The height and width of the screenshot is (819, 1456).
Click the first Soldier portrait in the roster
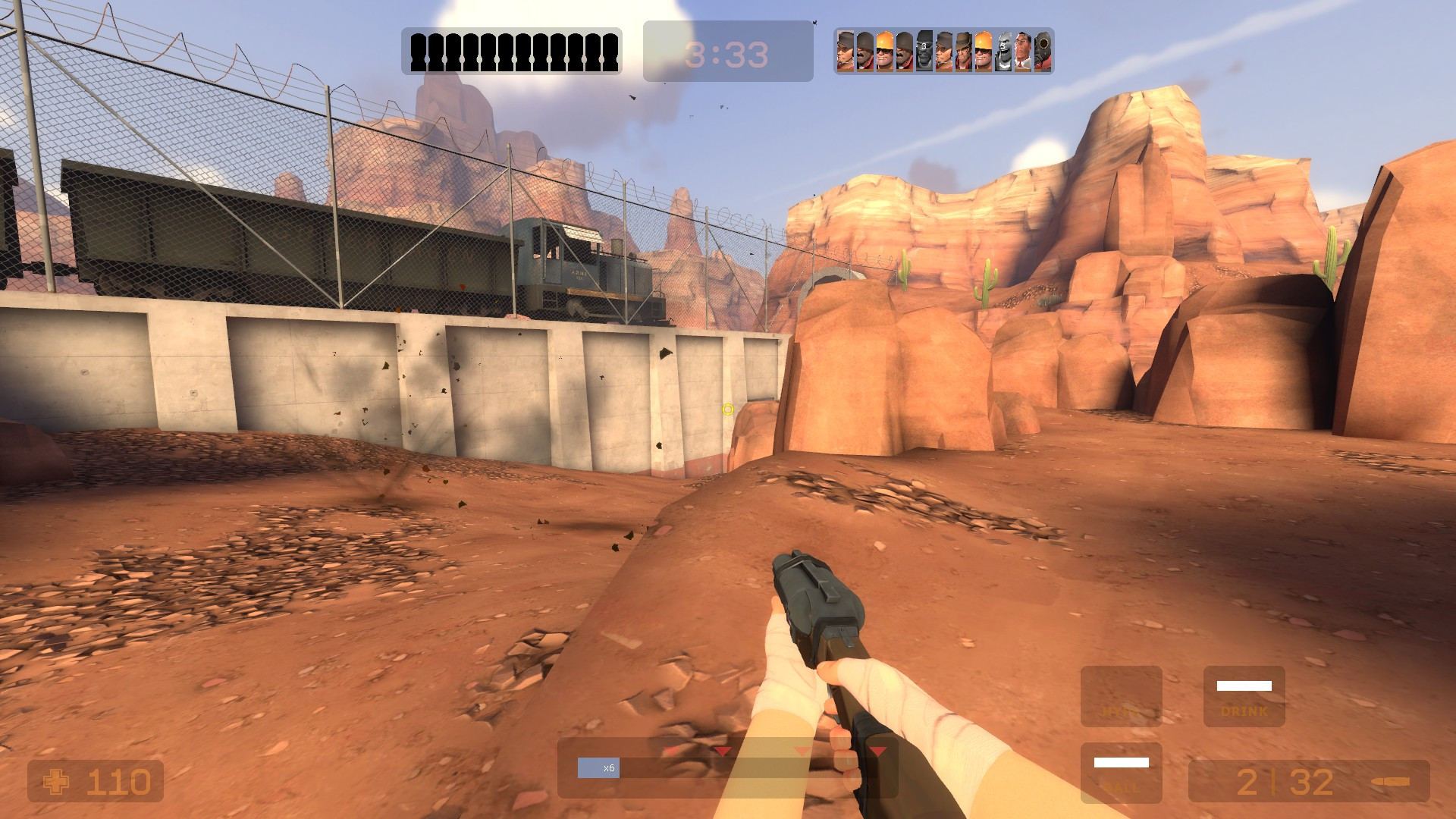pyautogui.click(x=866, y=51)
